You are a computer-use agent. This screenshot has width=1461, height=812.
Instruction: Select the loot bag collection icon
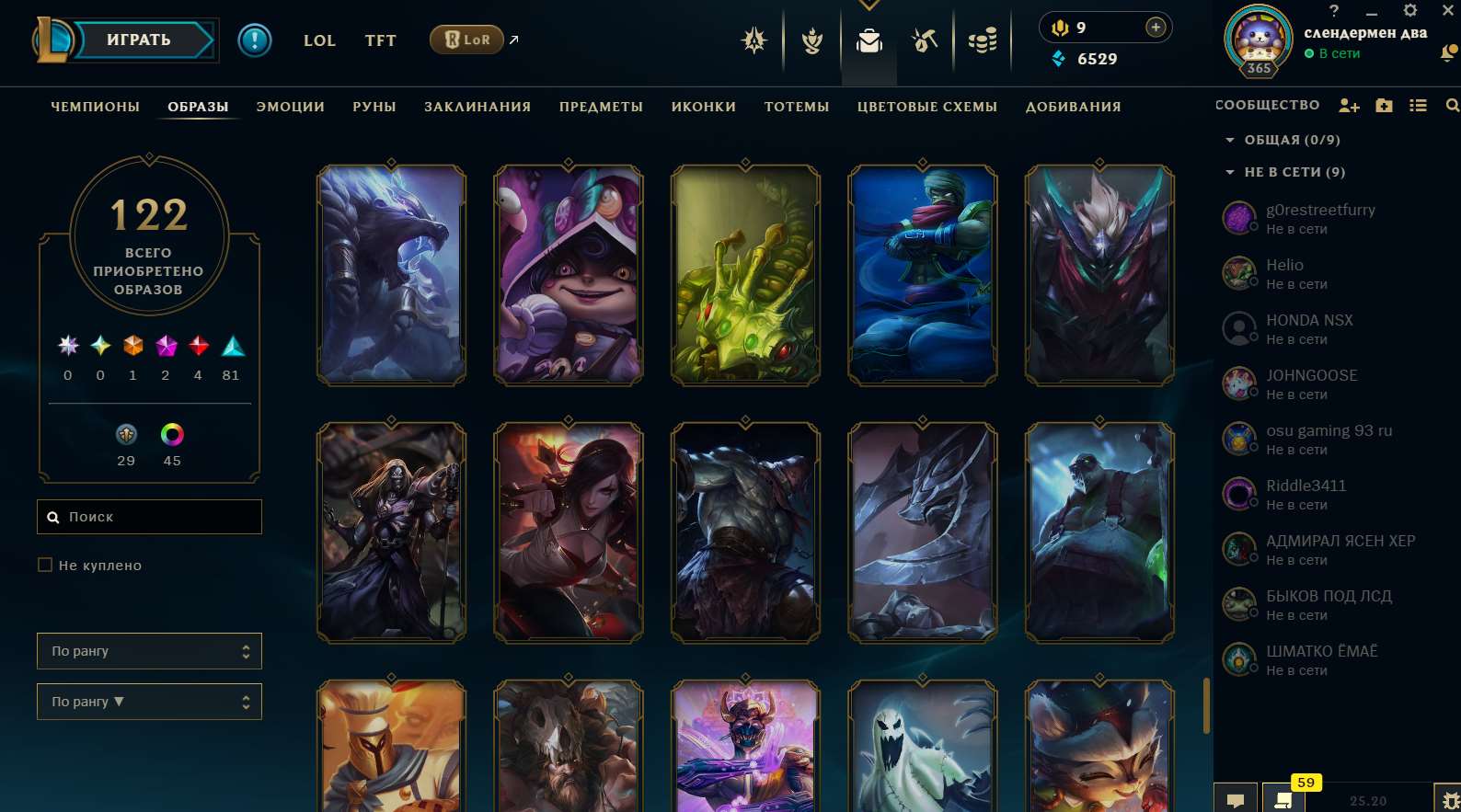[869, 40]
